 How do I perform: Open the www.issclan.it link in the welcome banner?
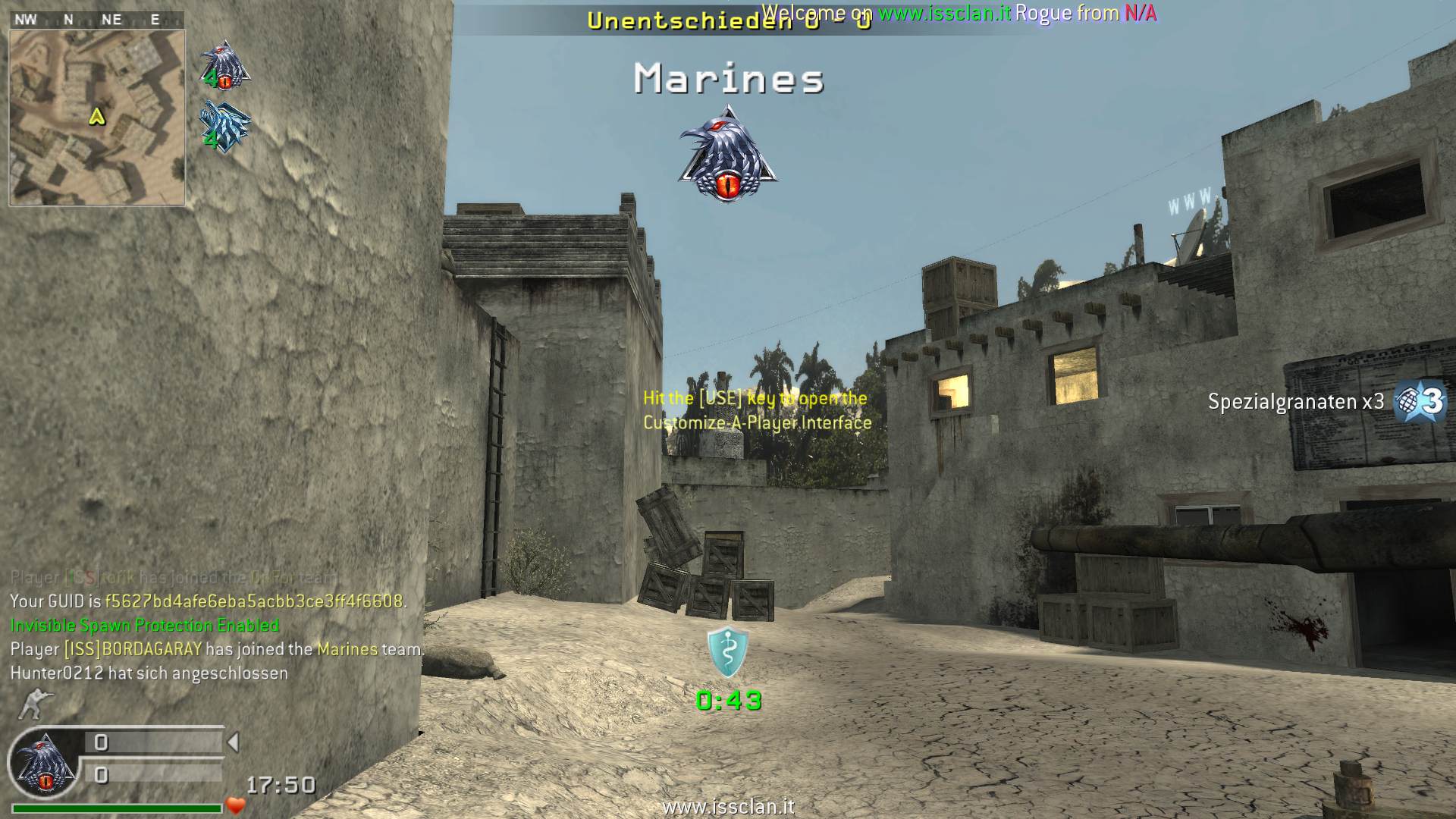point(944,13)
